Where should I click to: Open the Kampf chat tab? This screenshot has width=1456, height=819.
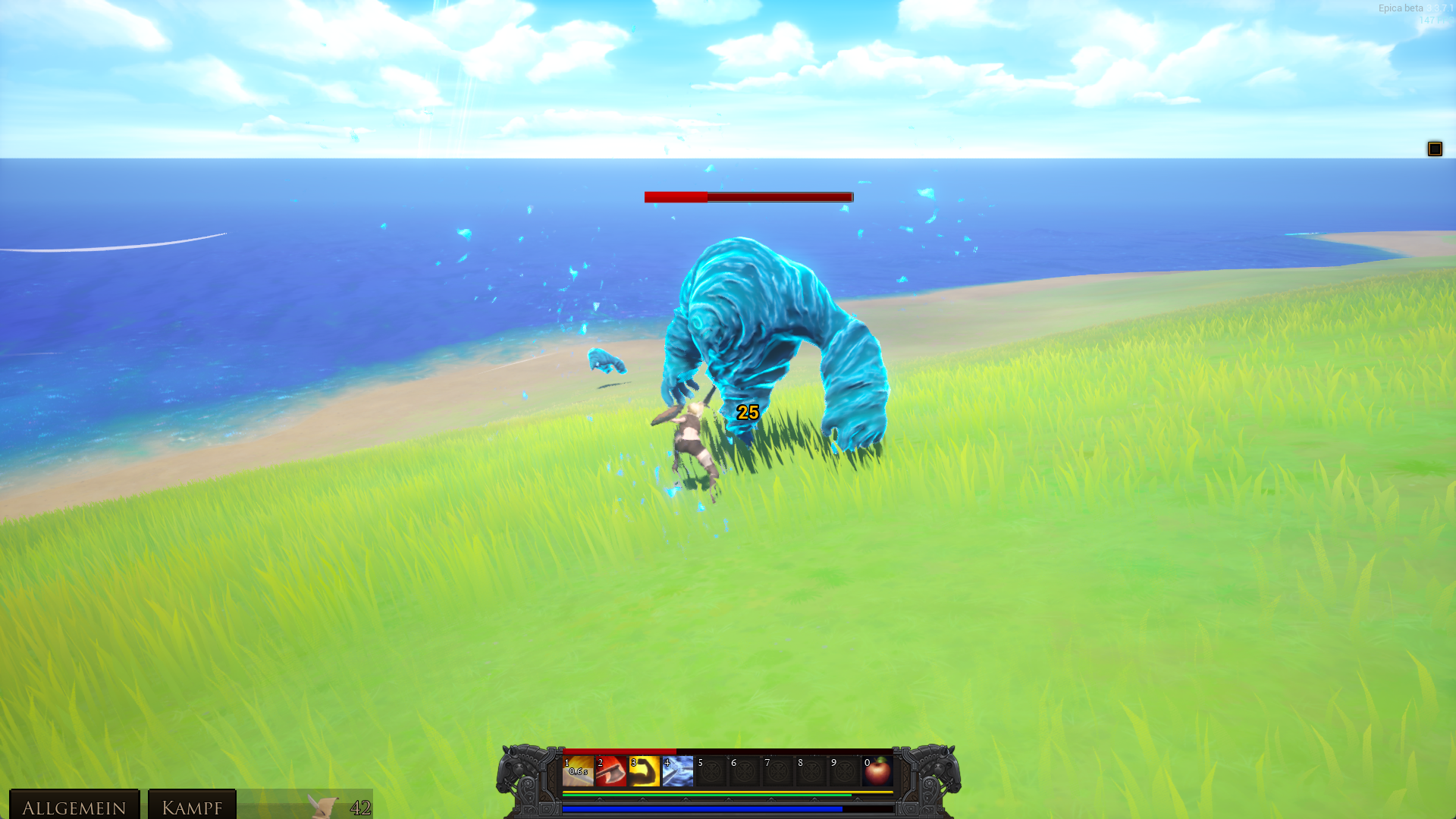coord(192,806)
